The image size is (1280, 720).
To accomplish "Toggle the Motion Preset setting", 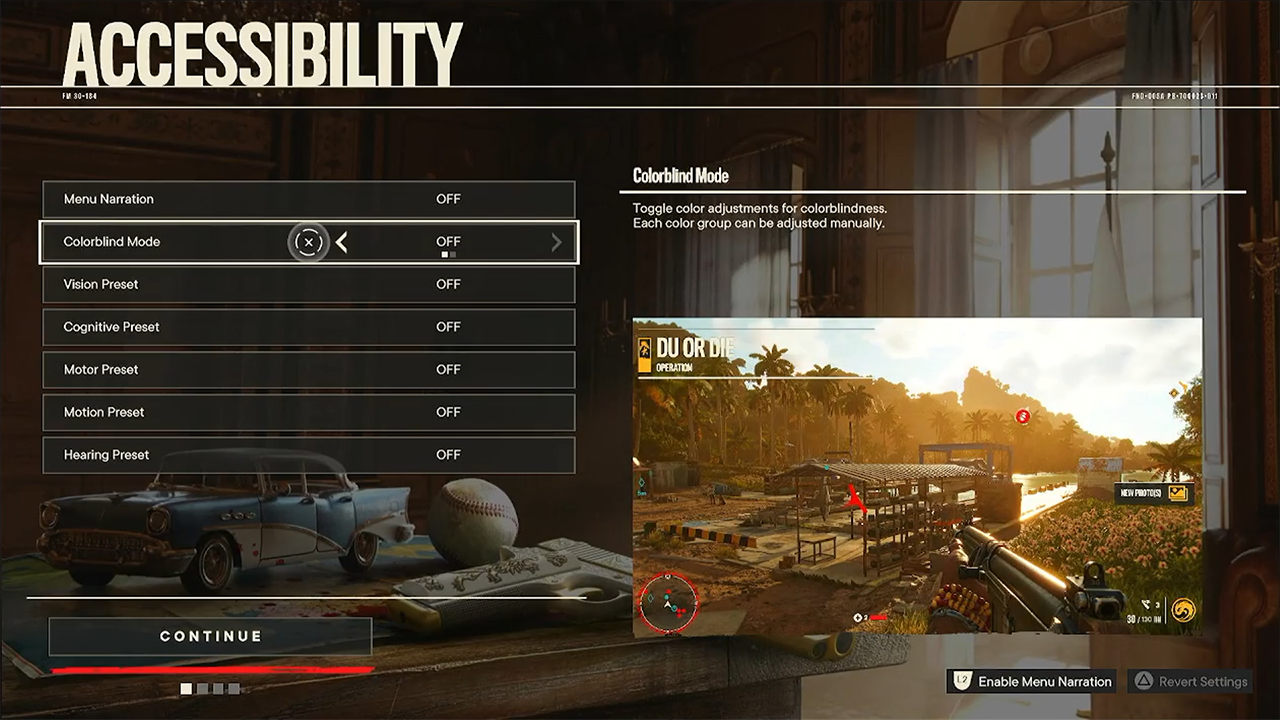I will [x=308, y=412].
